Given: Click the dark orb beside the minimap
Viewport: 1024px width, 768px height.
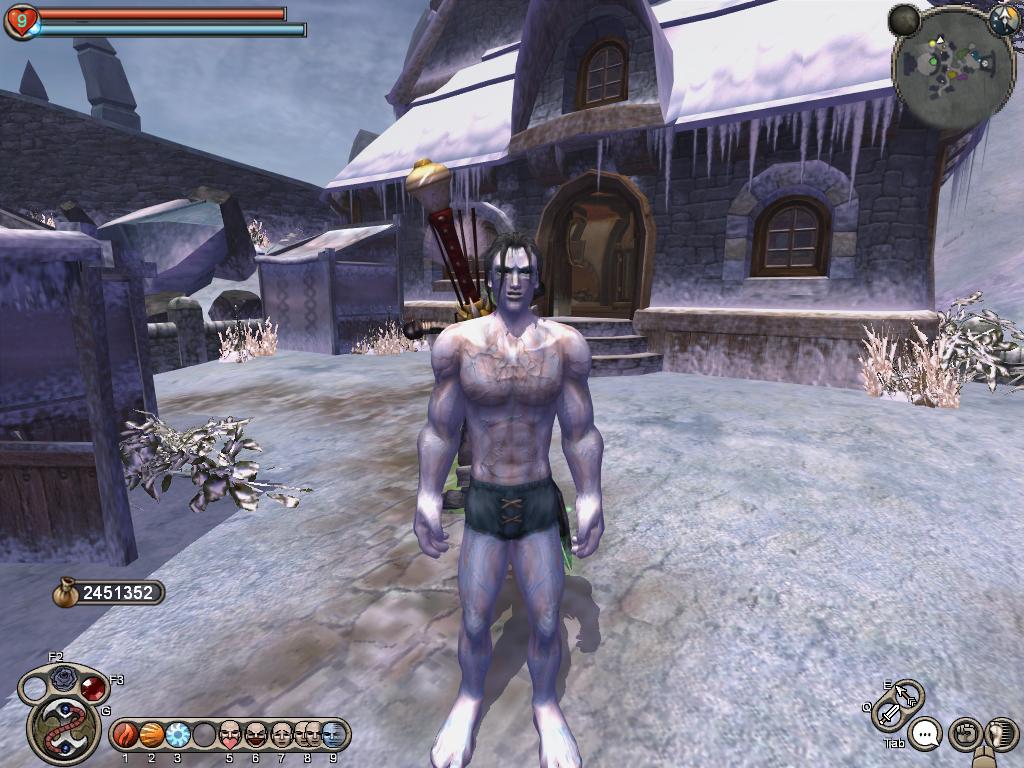Looking at the screenshot, I should [x=905, y=19].
